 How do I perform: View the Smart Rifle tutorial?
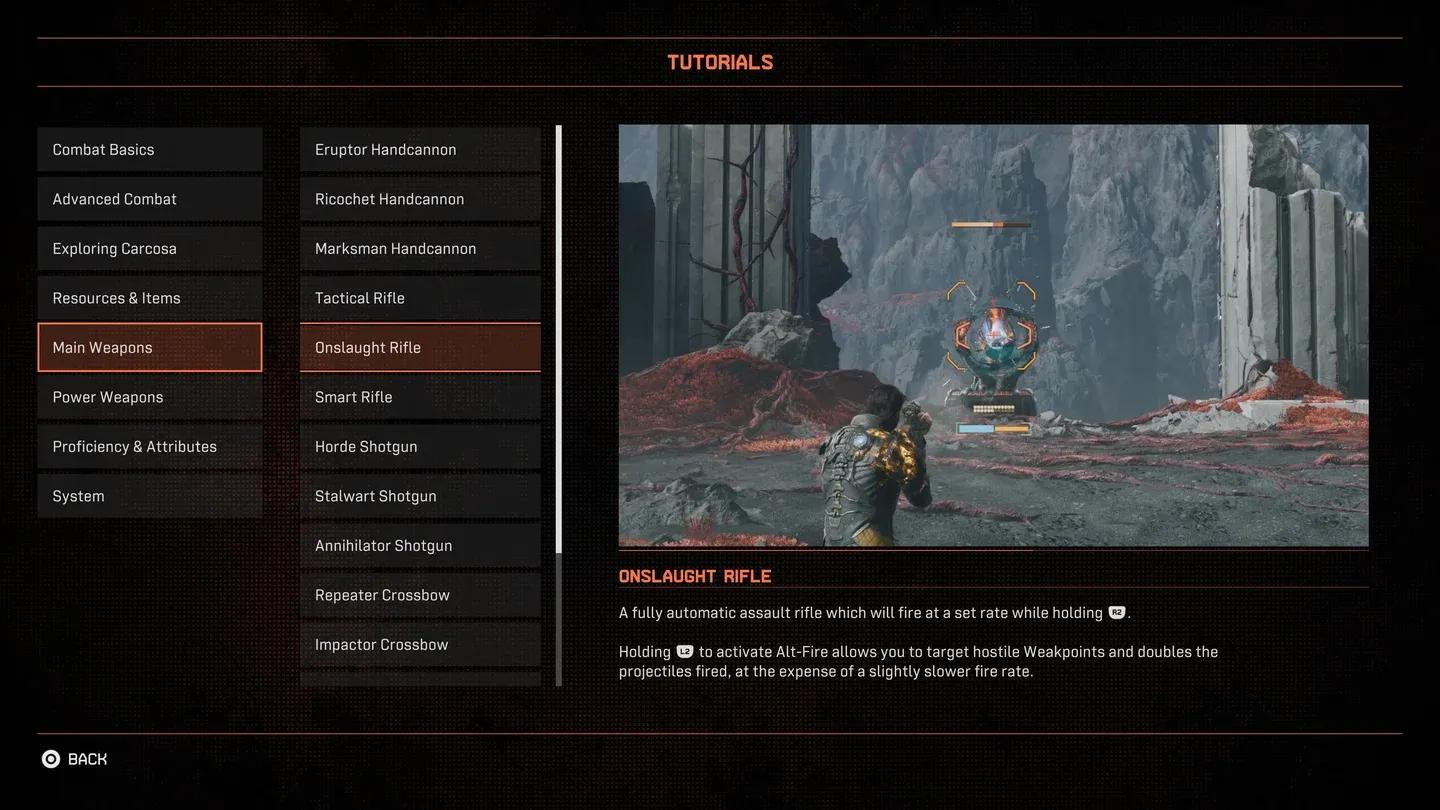[419, 396]
